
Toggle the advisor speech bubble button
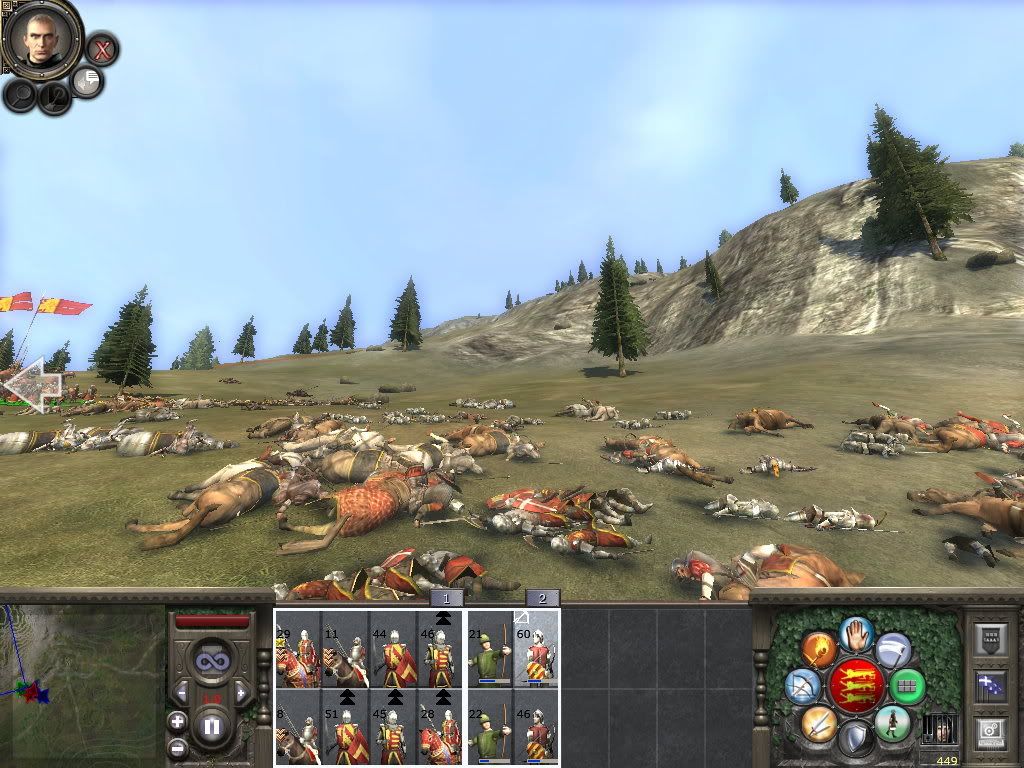coord(88,82)
